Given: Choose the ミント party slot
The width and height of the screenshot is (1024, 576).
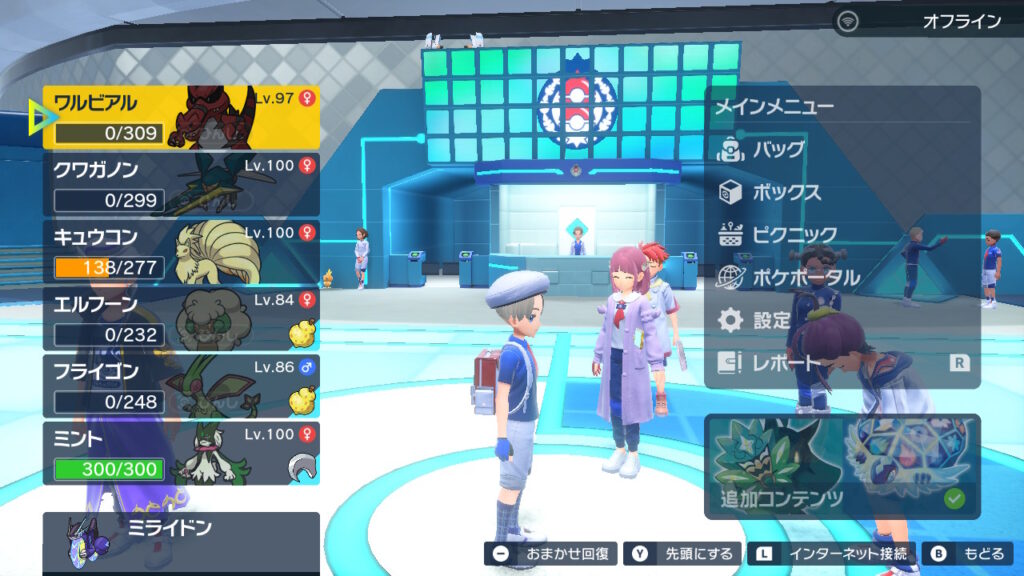Looking at the screenshot, I should (x=180, y=452).
